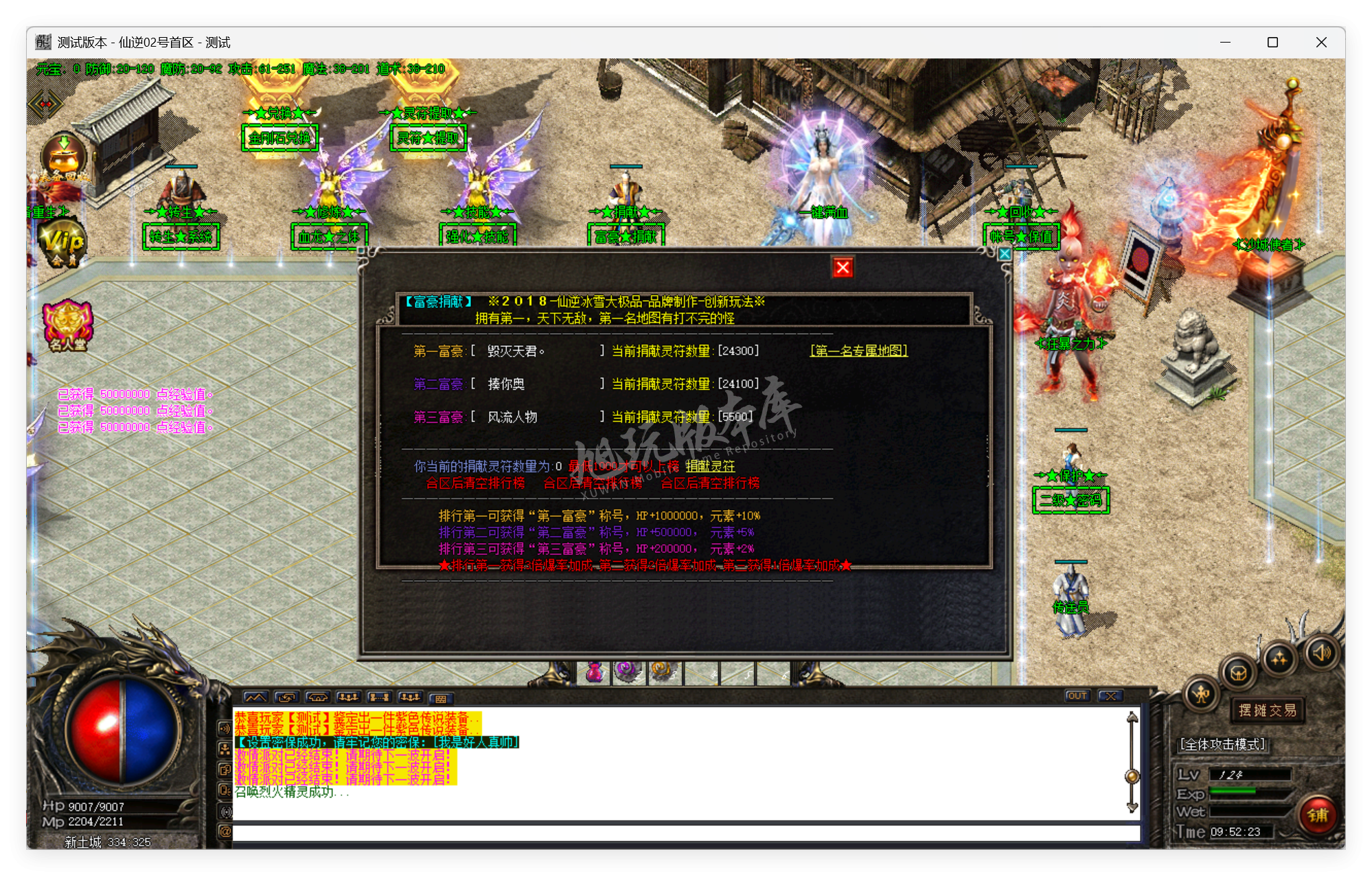This screenshot has height=876, width=1372.
Task: Toggle the OUT chat filter button
Action: coord(1077,695)
